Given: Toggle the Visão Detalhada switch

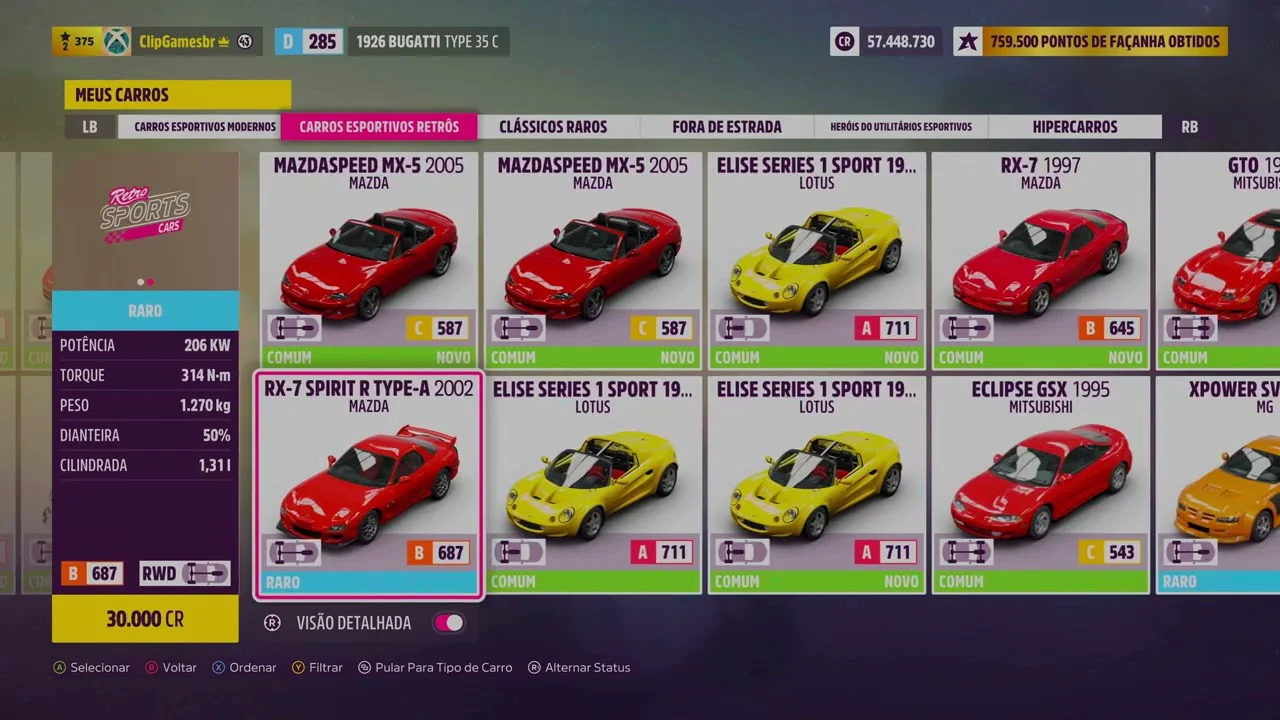Looking at the screenshot, I should coord(449,623).
